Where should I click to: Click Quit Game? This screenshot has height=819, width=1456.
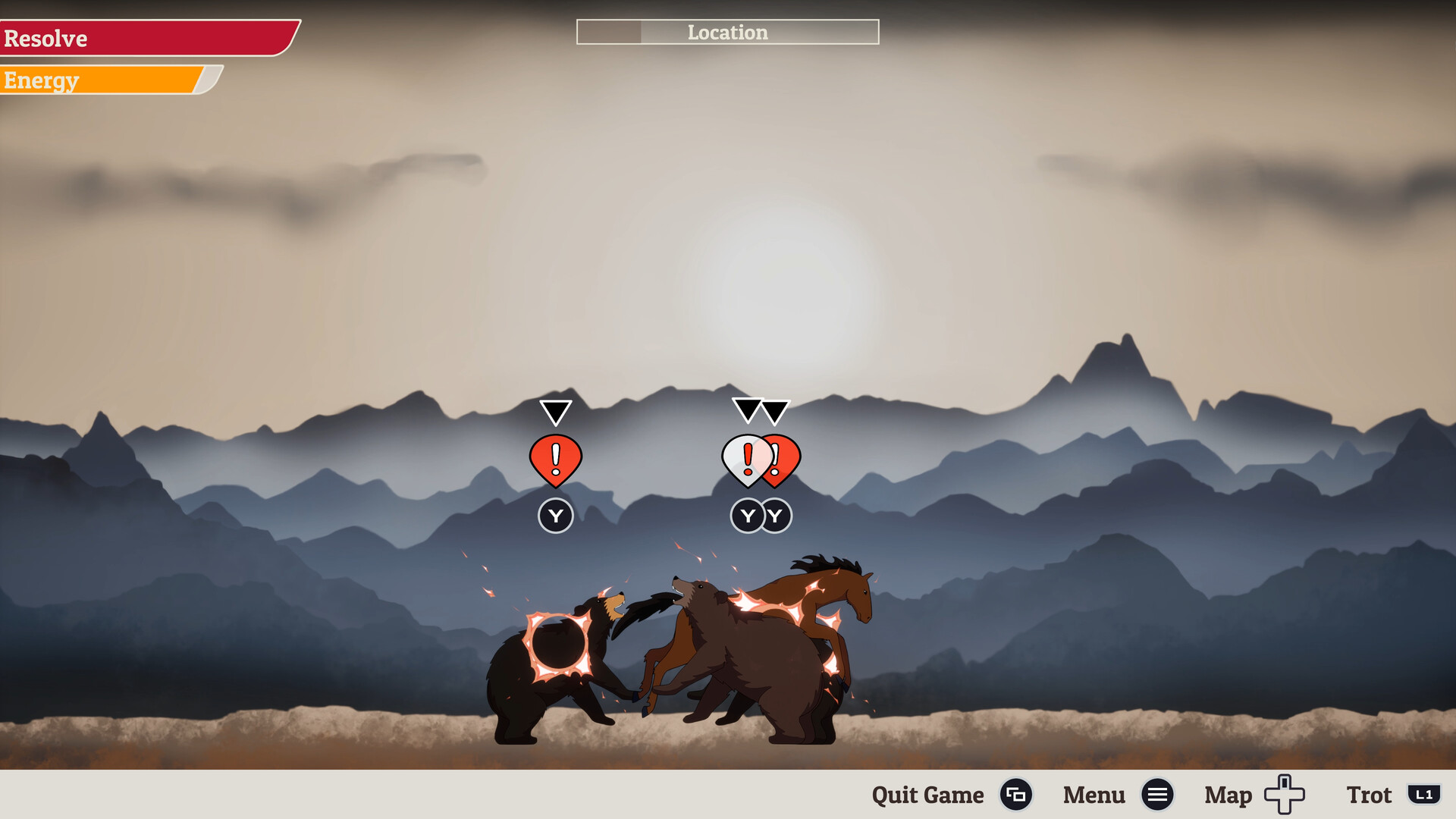pos(927,795)
